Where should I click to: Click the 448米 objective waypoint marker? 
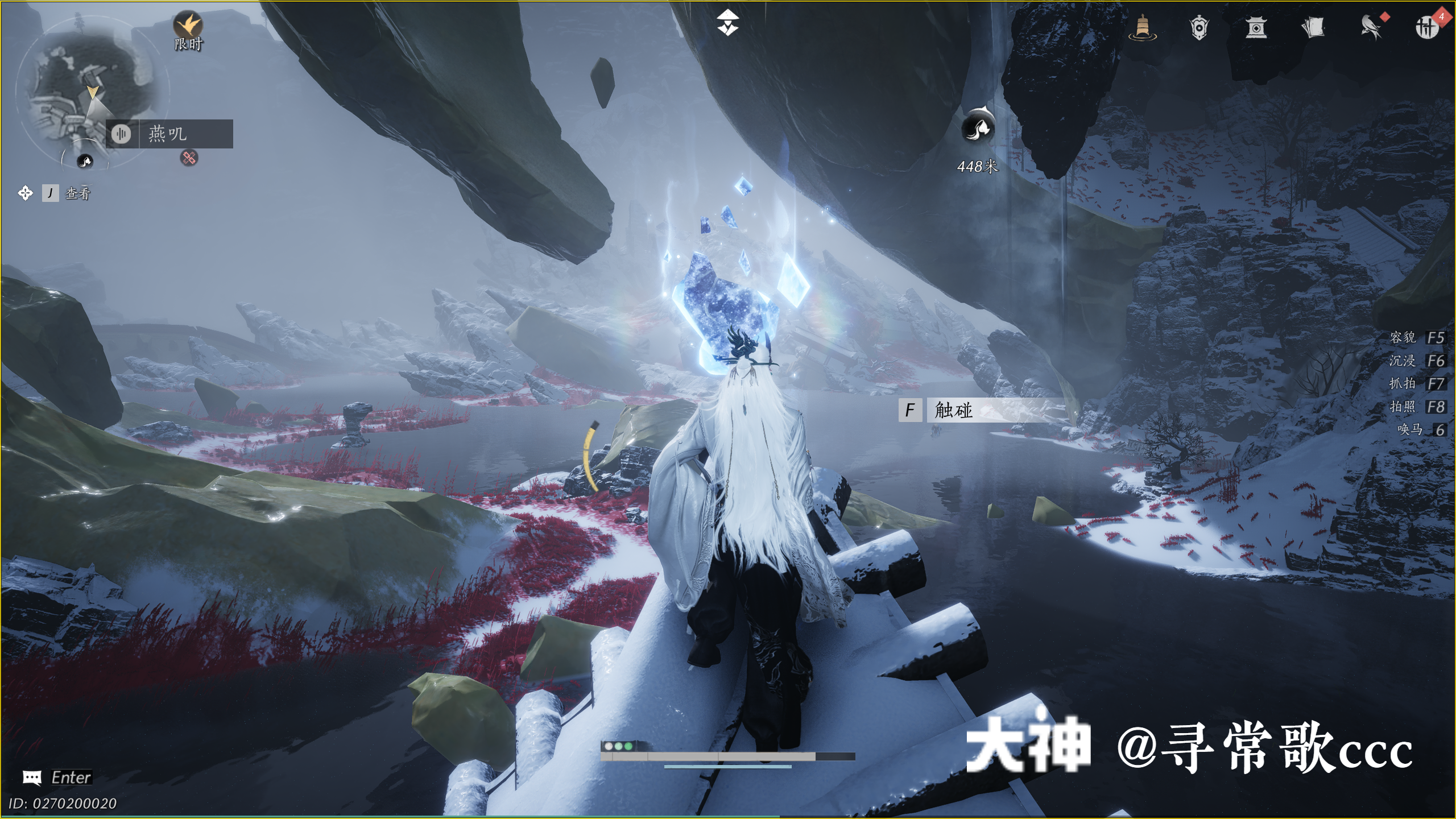[x=978, y=126]
